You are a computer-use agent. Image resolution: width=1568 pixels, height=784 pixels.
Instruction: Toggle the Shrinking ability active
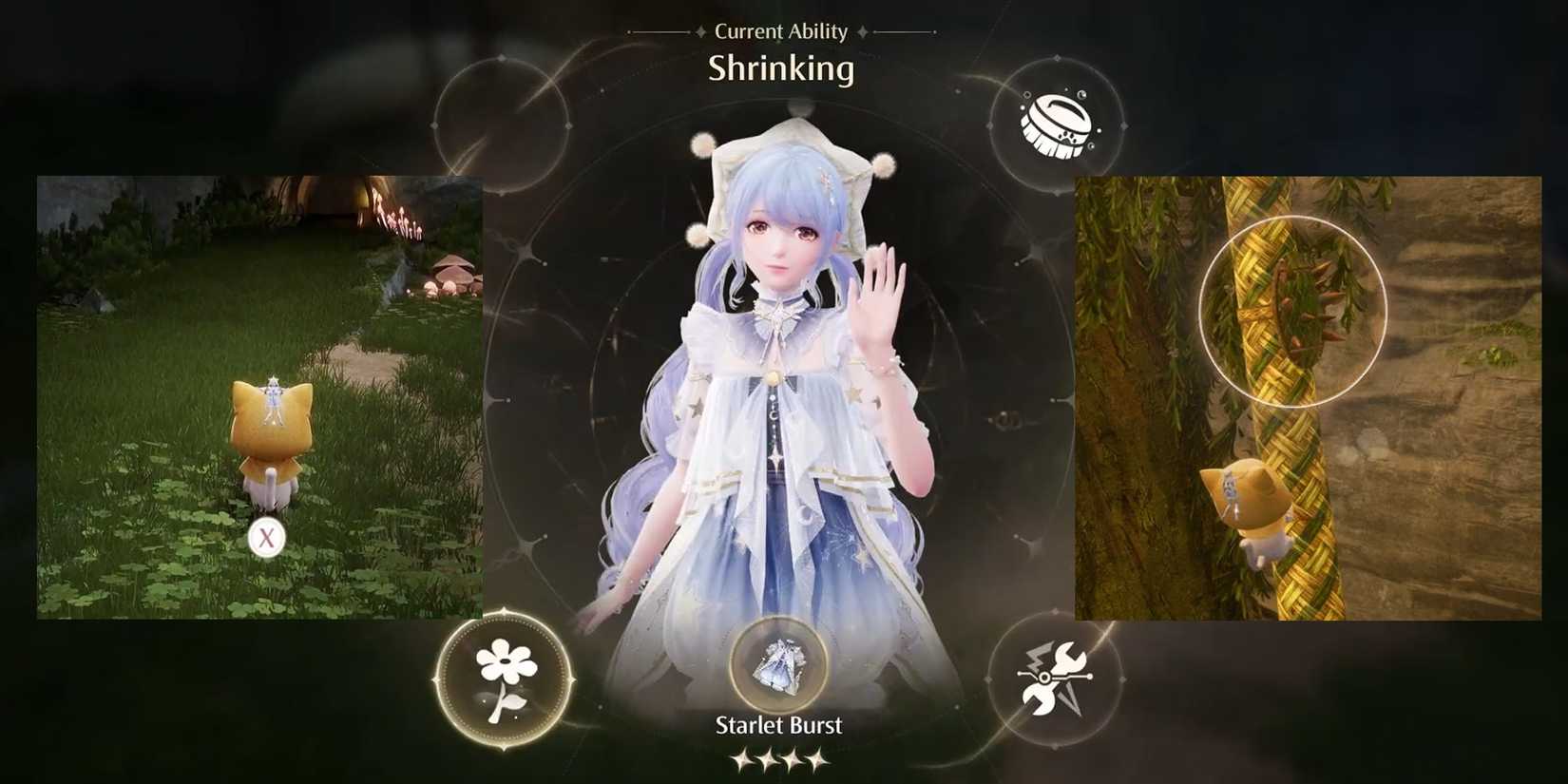click(781, 68)
